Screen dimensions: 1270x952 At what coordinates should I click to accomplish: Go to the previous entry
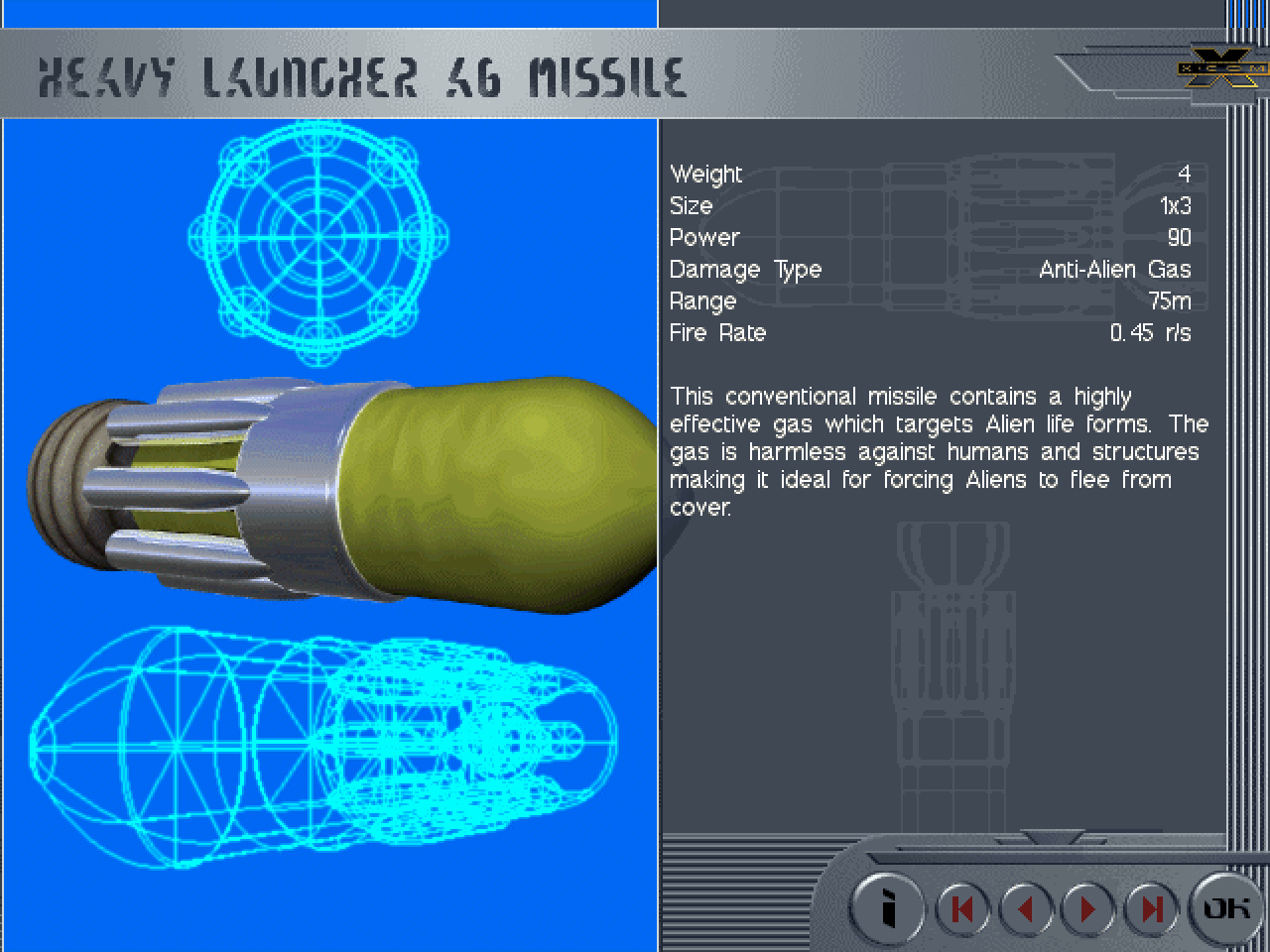point(1026,908)
